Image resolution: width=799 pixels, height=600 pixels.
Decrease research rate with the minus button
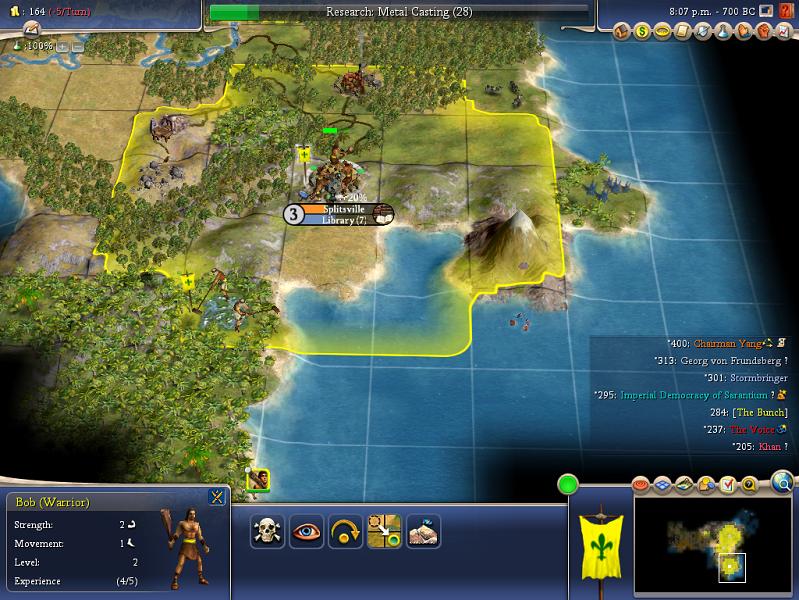(78, 46)
